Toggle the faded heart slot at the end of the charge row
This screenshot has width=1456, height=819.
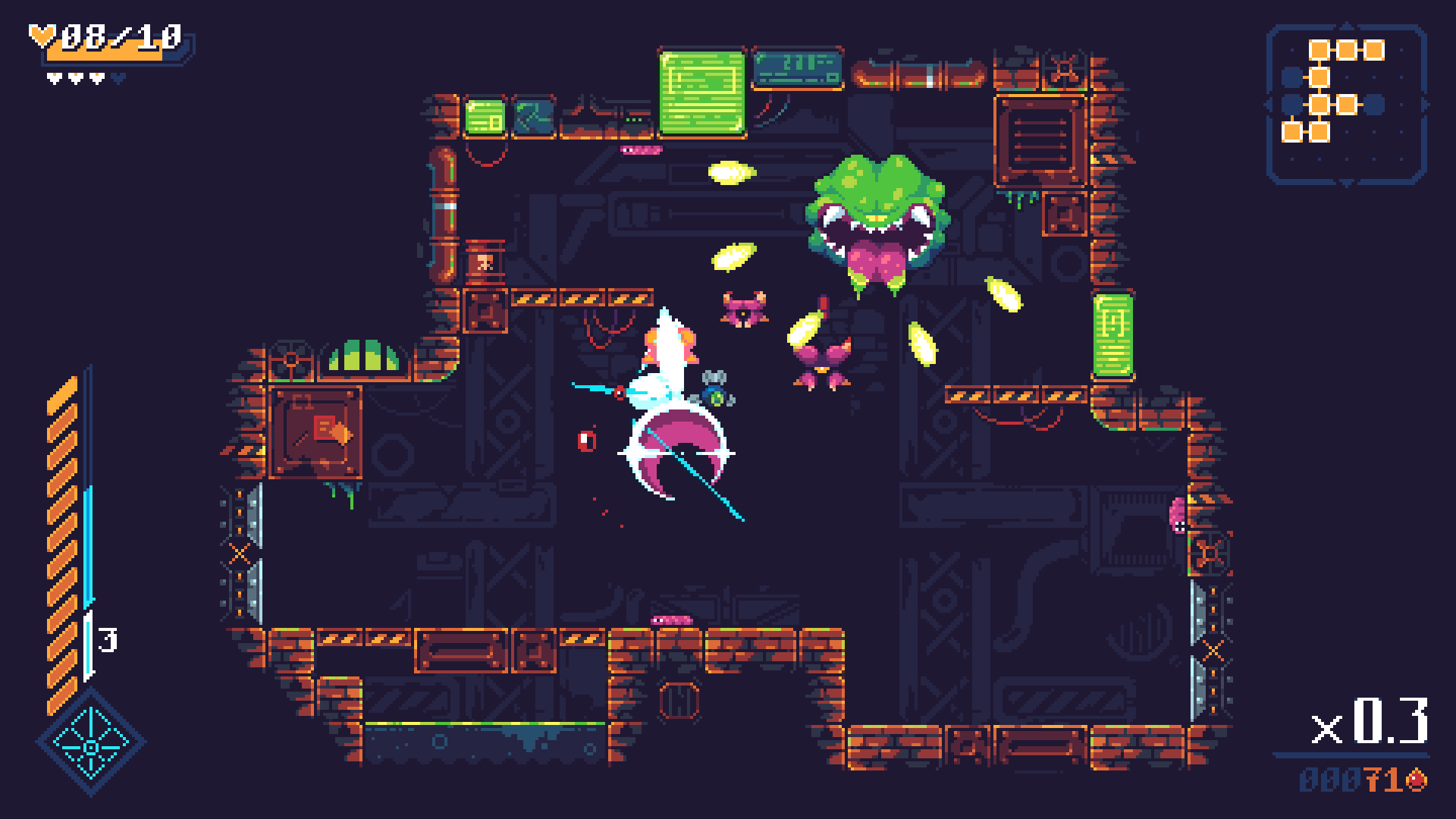tap(118, 77)
